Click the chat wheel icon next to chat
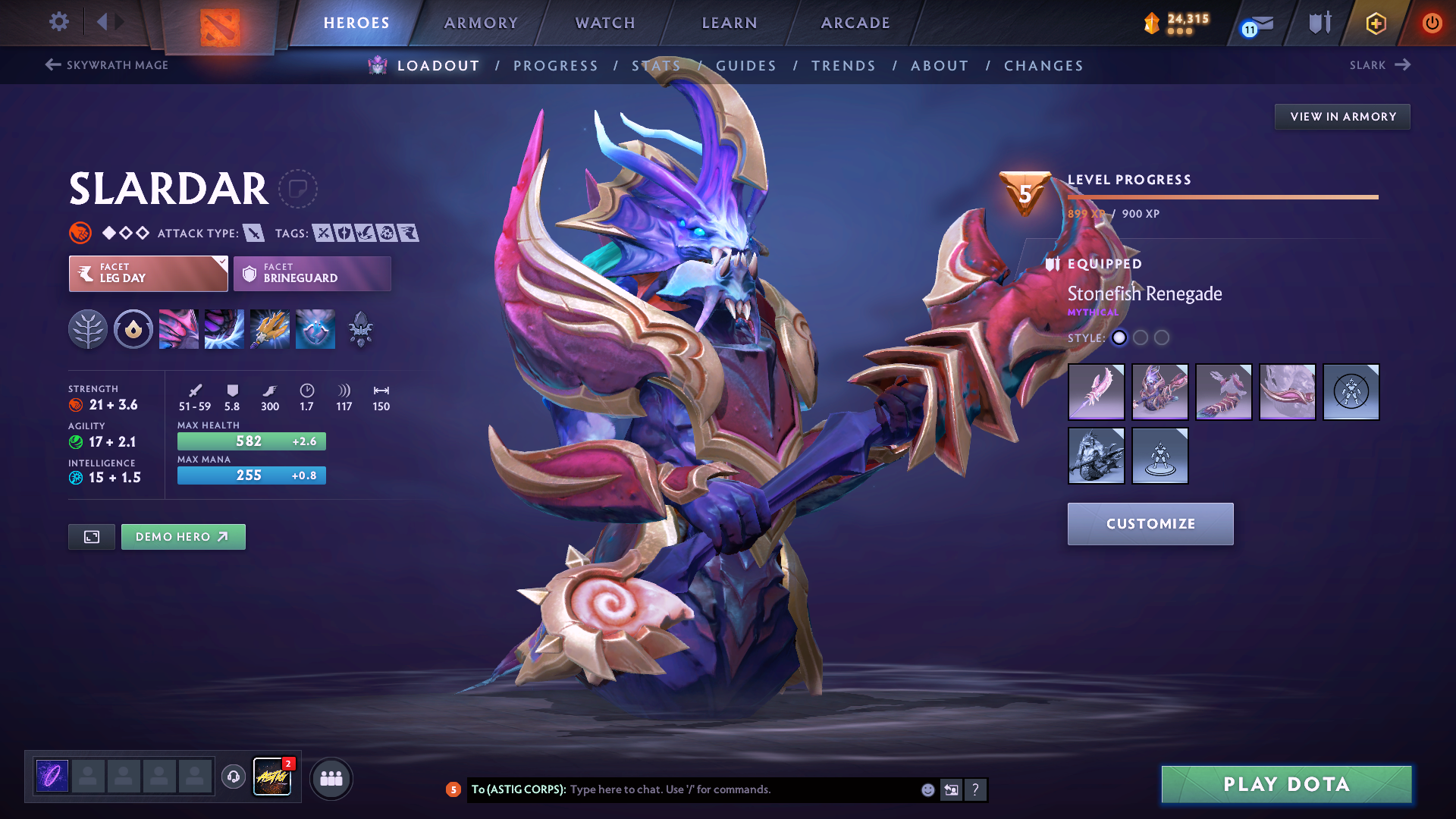 point(951,789)
